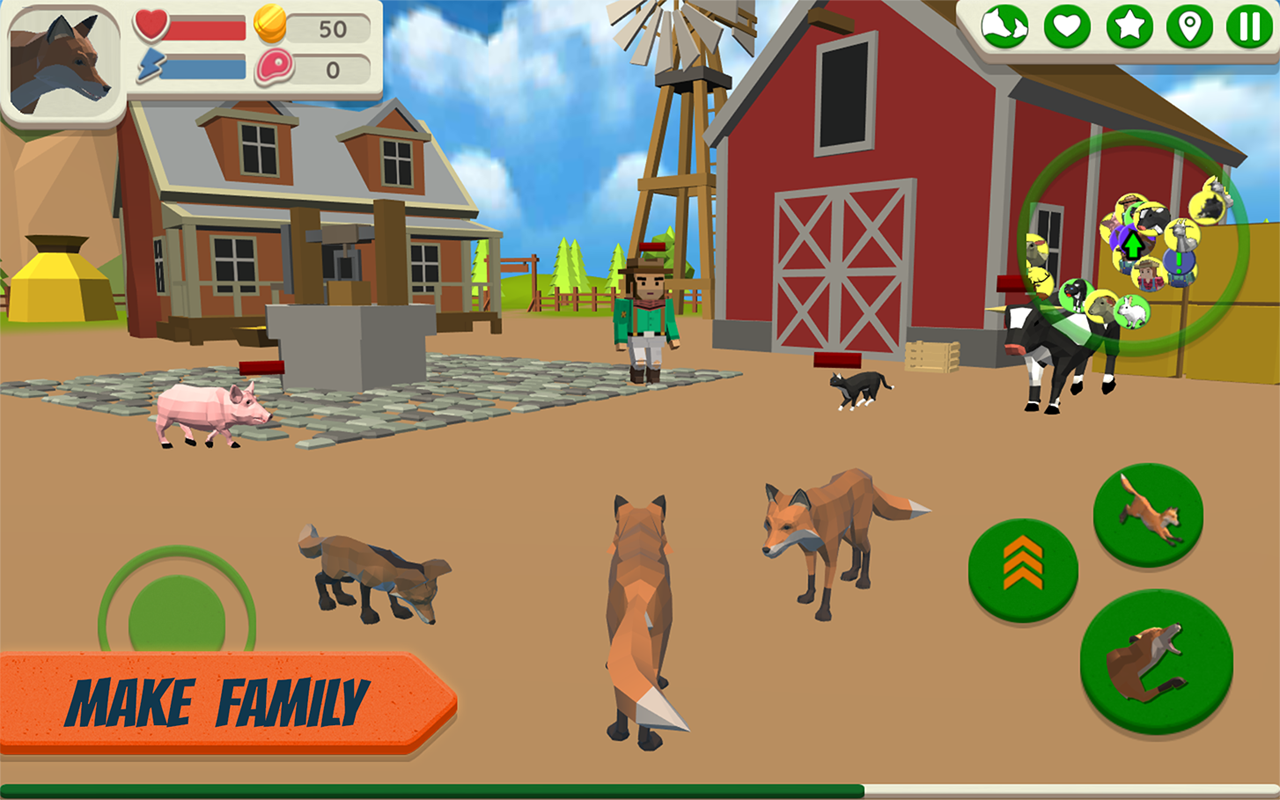The height and width of the screenshot is (800, 1280).
Task: Click the rabbit marker on the radar
Action: (x=1132, y=314)
